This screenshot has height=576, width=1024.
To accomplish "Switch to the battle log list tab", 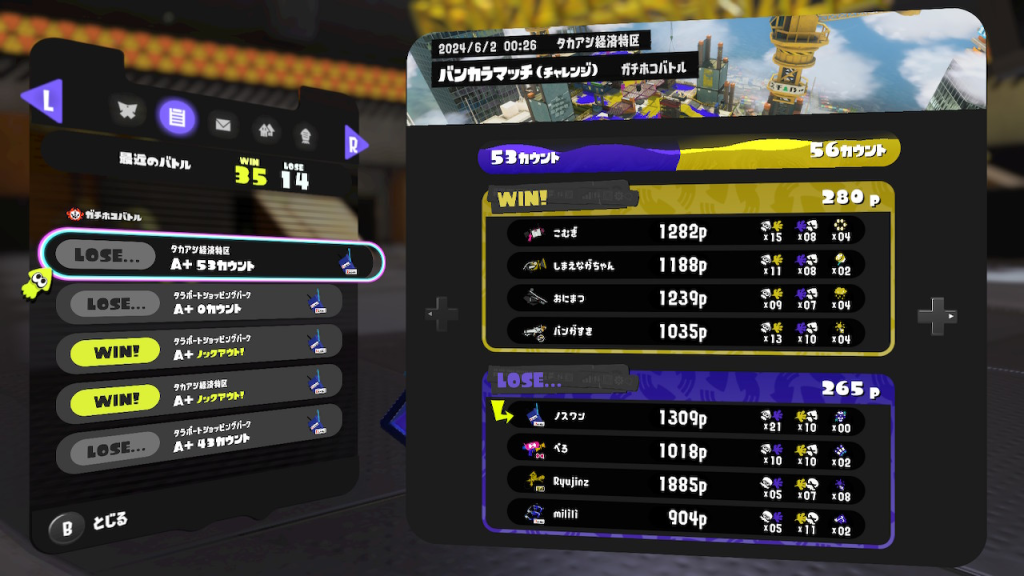I will (176, 117).
